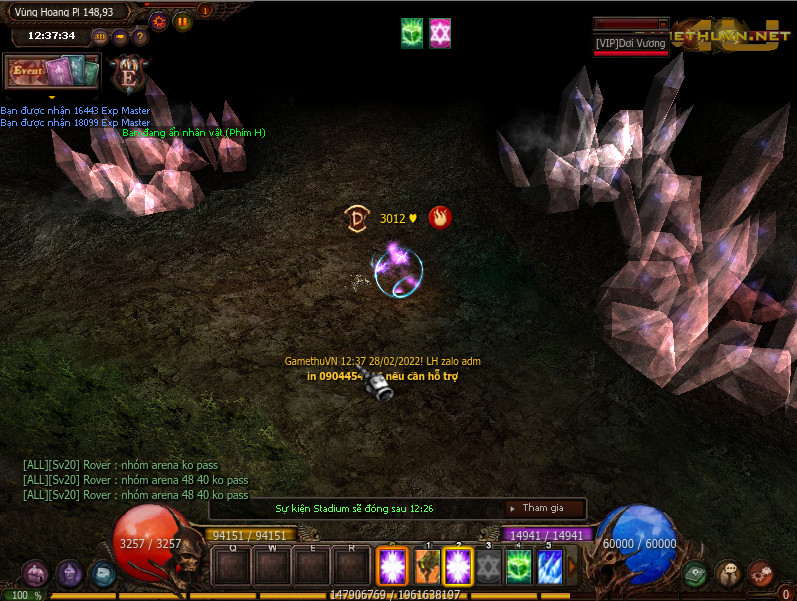Toggle the orange pause button
The image size is (797, 601).
(182, 21)
